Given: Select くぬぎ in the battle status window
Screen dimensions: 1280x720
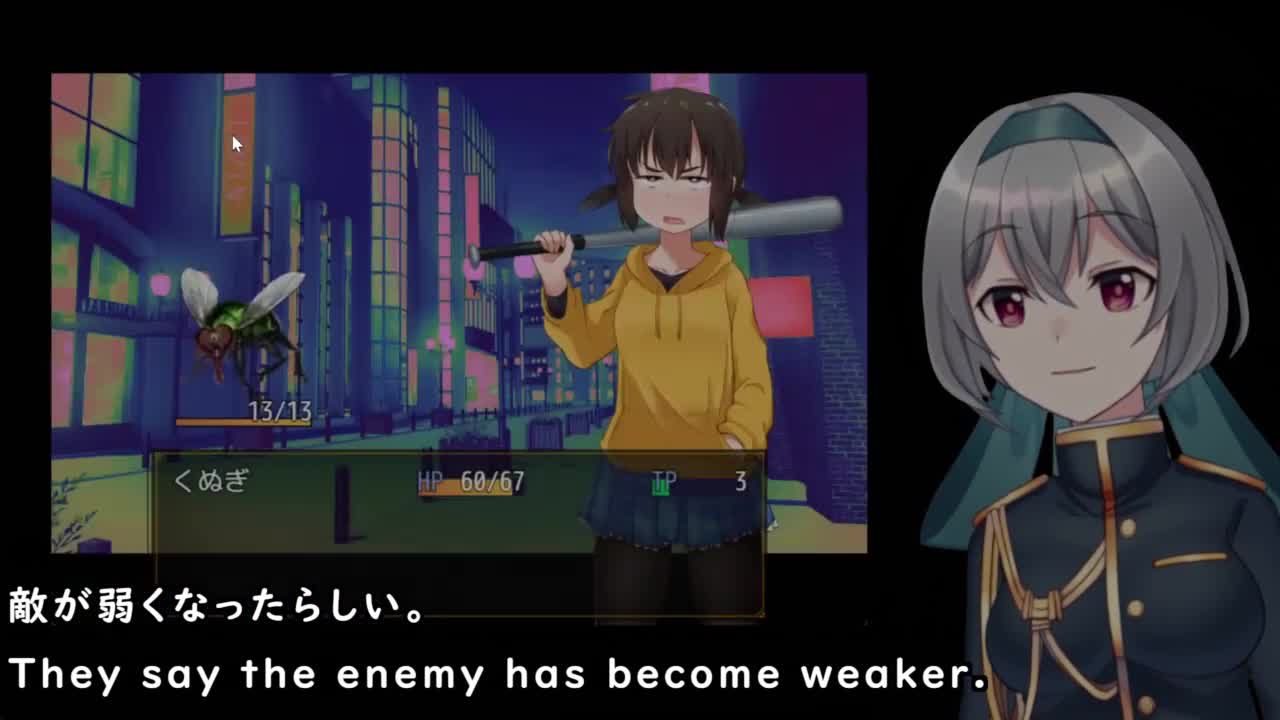Looking at the screenshot, I should pos(211,481).
